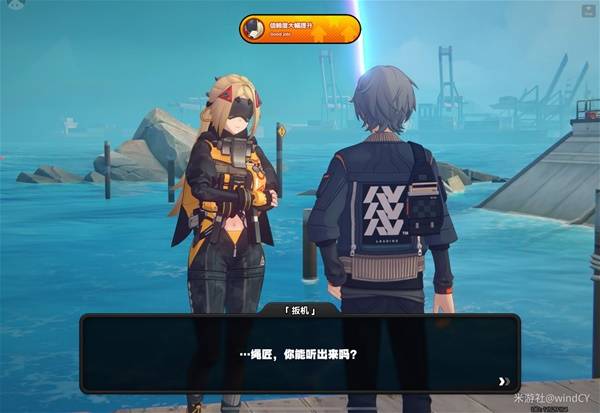Advance dialogue with the double-arrow continue button
Image resolution: width=600 pixels, height=413 pixels.
[504, 381]
